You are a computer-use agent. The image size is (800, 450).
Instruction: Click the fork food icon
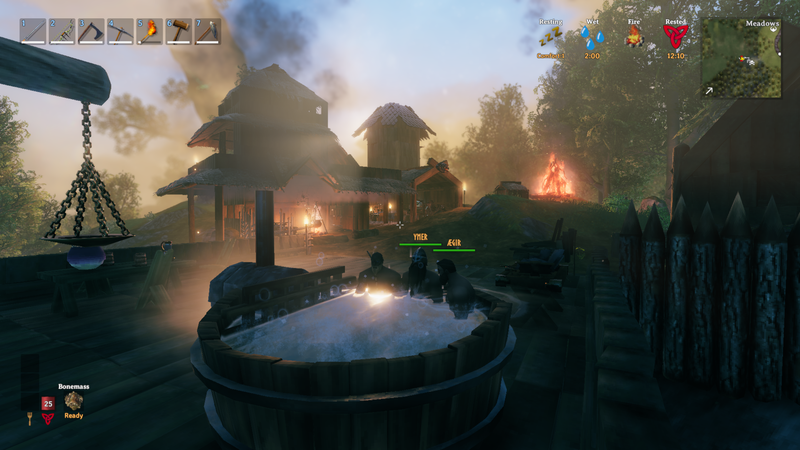tap(29, 419)
